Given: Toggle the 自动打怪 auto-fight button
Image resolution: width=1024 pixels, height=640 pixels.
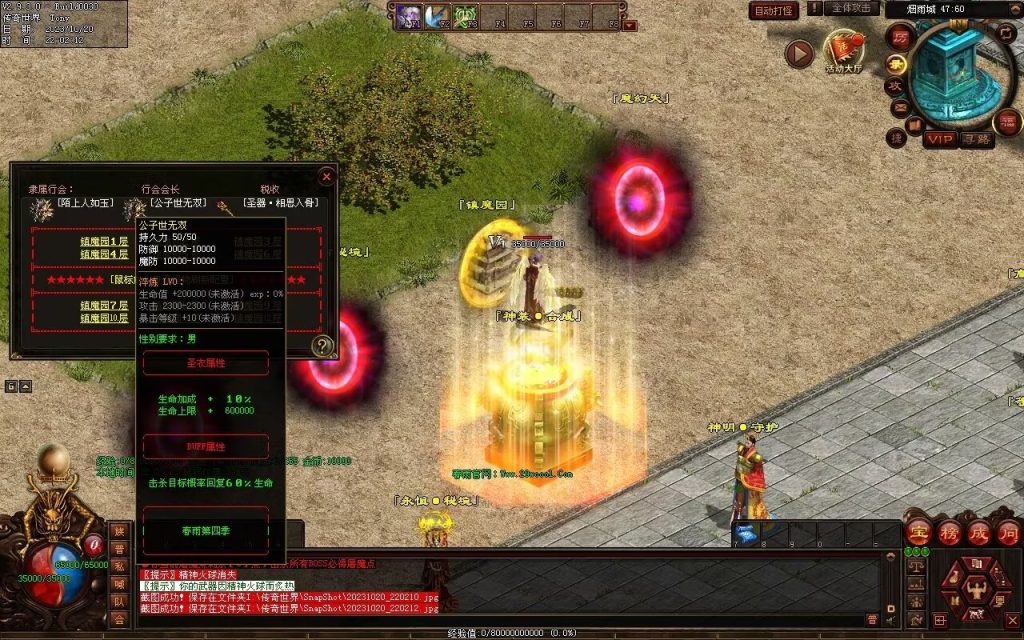Looking at the screenshot, I should coord(774,10).
